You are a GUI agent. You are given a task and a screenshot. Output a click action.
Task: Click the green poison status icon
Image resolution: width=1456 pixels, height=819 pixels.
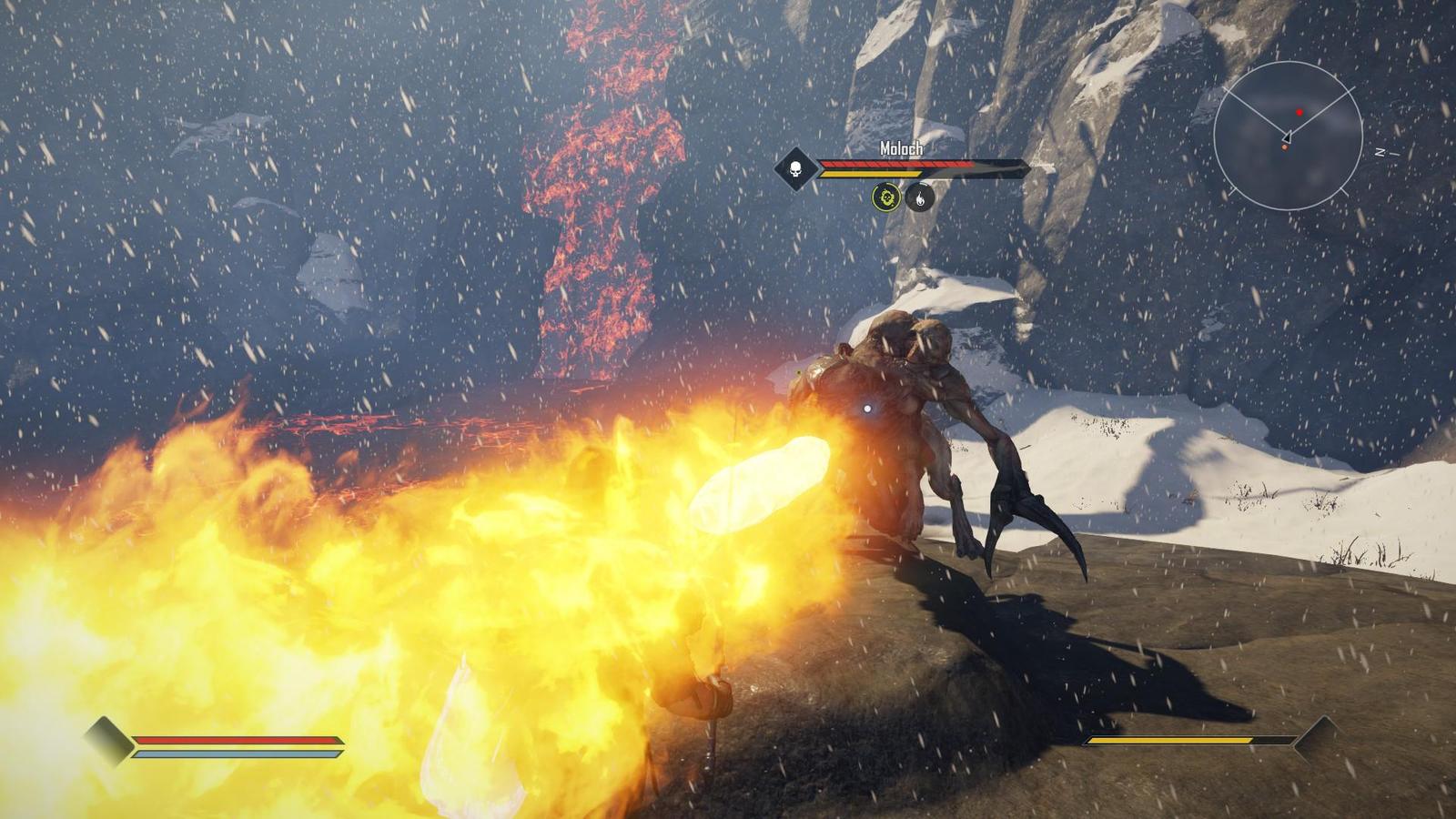[x=886, y=197]
